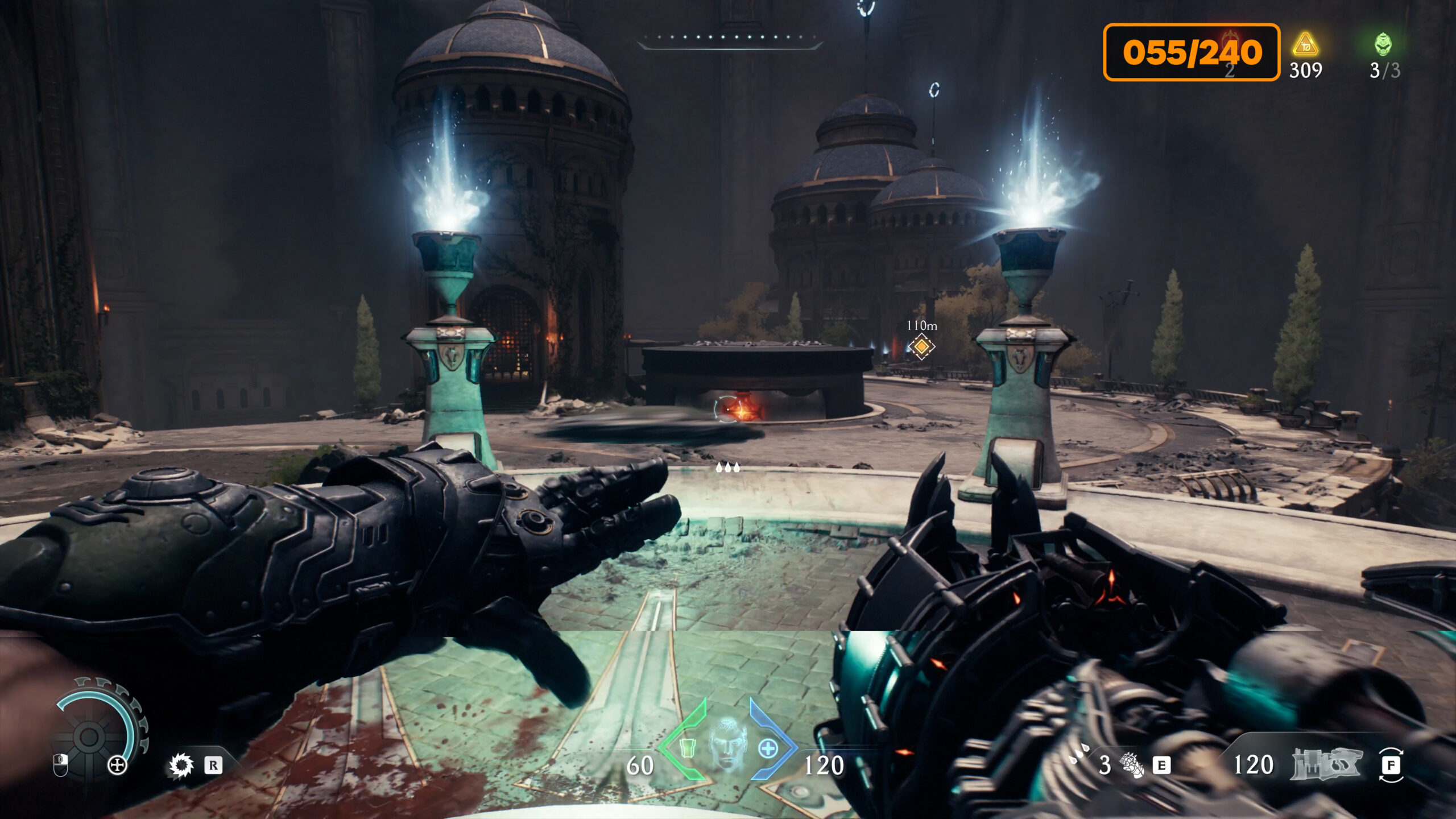Click the green helmet extra lives icon

point(1383,44)
